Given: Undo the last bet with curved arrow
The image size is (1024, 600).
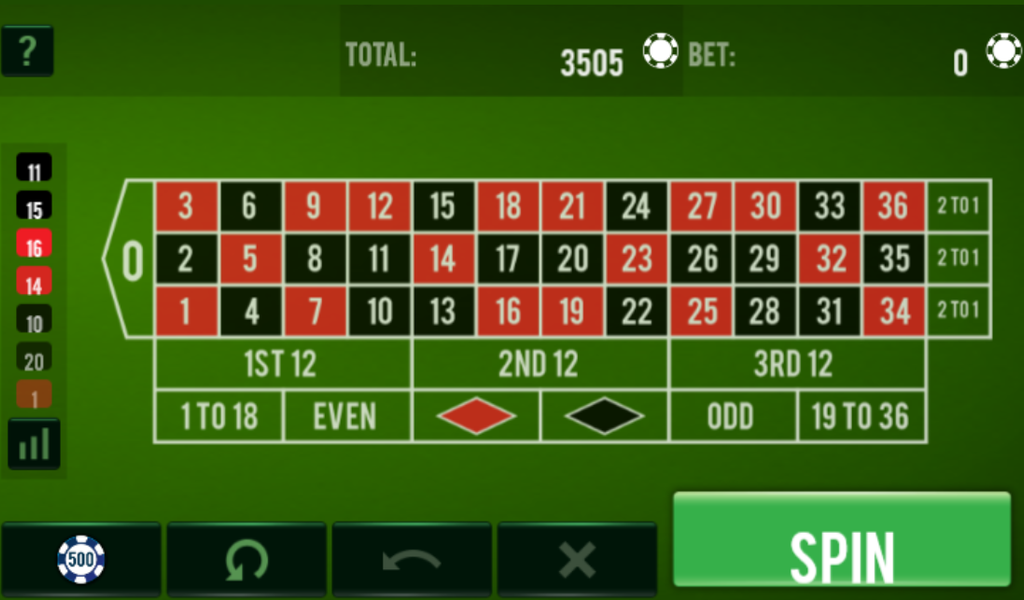Looking at the screenshot, I should [411, 558].
